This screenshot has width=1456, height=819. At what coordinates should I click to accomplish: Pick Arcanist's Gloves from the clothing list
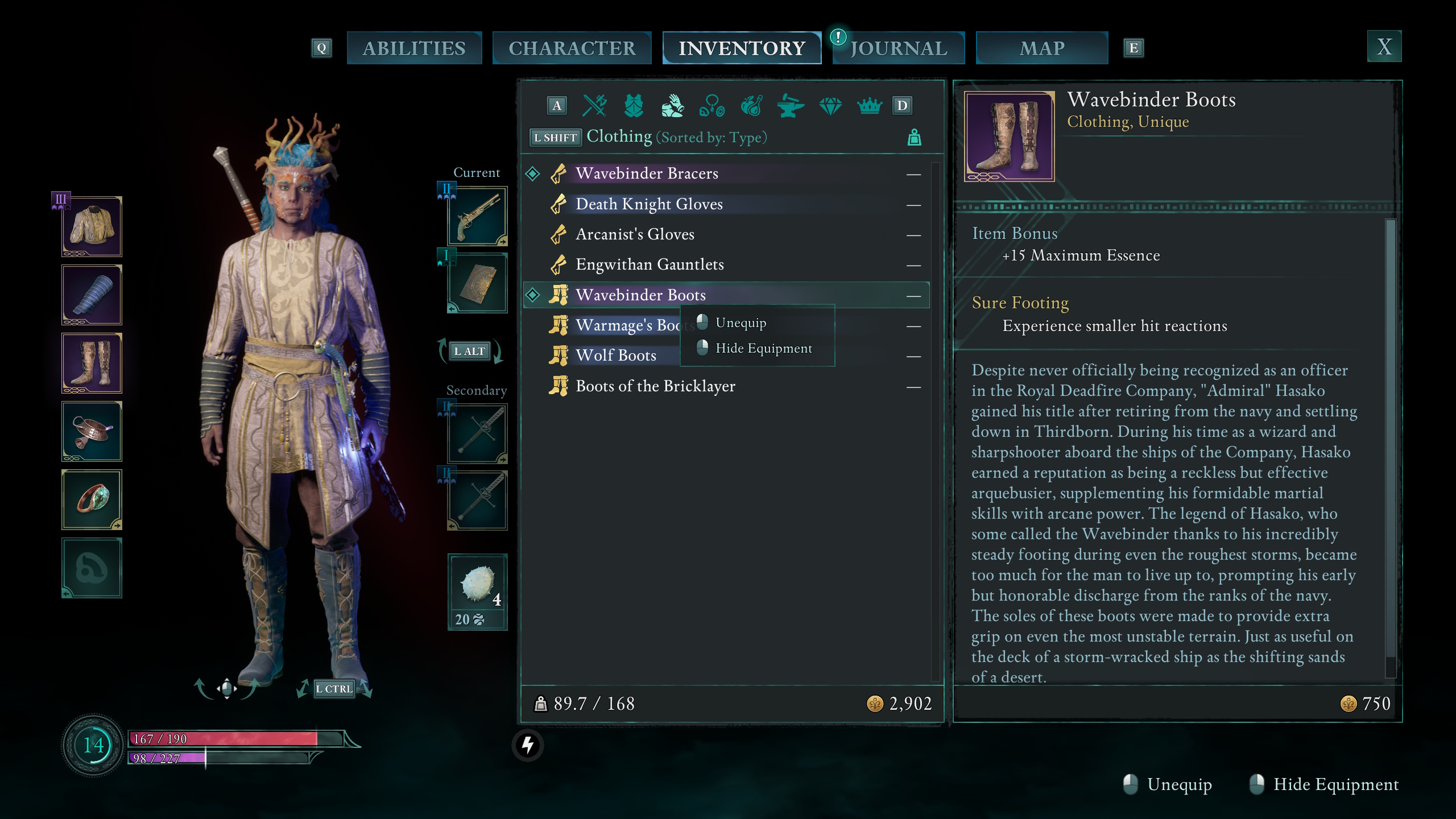coord(635,234)
